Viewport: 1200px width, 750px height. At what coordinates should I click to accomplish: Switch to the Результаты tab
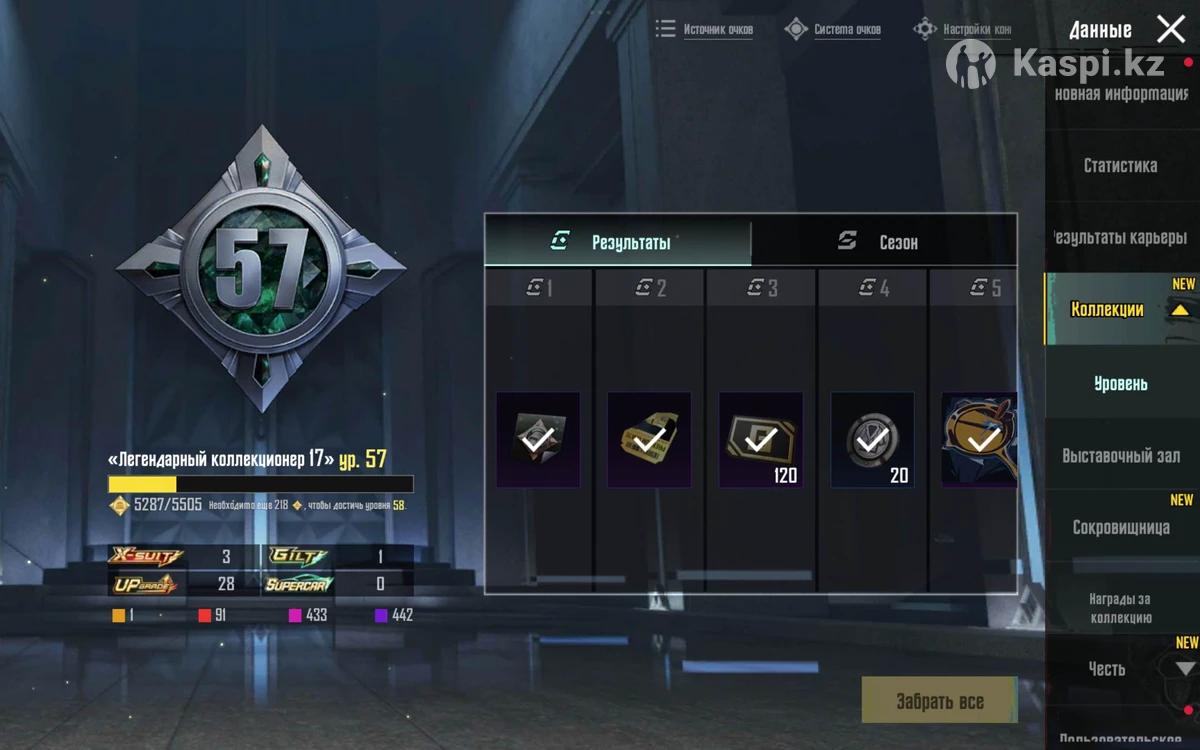pyautogui.click(x=618, y=242)
